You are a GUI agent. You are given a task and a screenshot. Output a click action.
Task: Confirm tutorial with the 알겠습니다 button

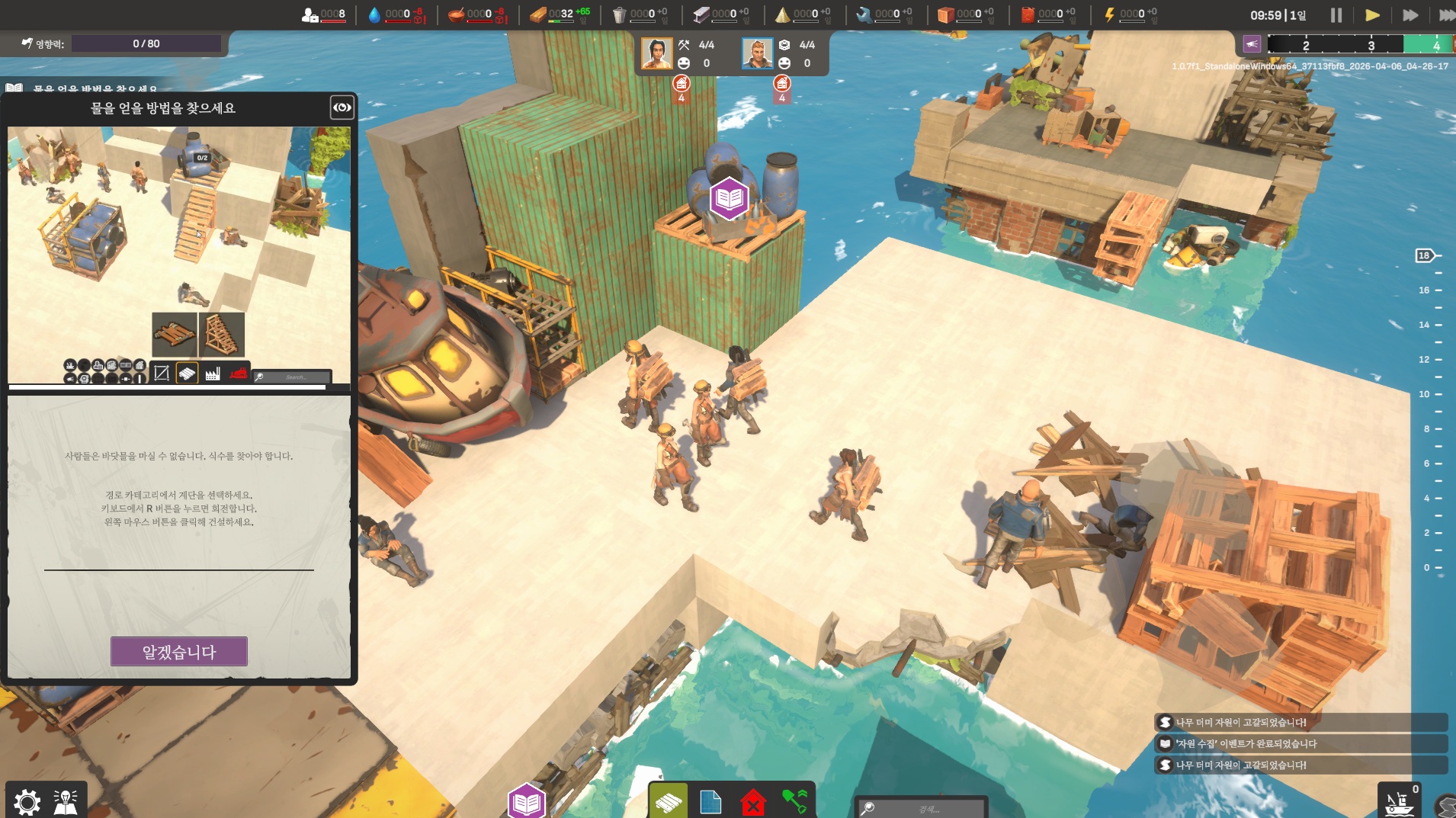[179, 652]
